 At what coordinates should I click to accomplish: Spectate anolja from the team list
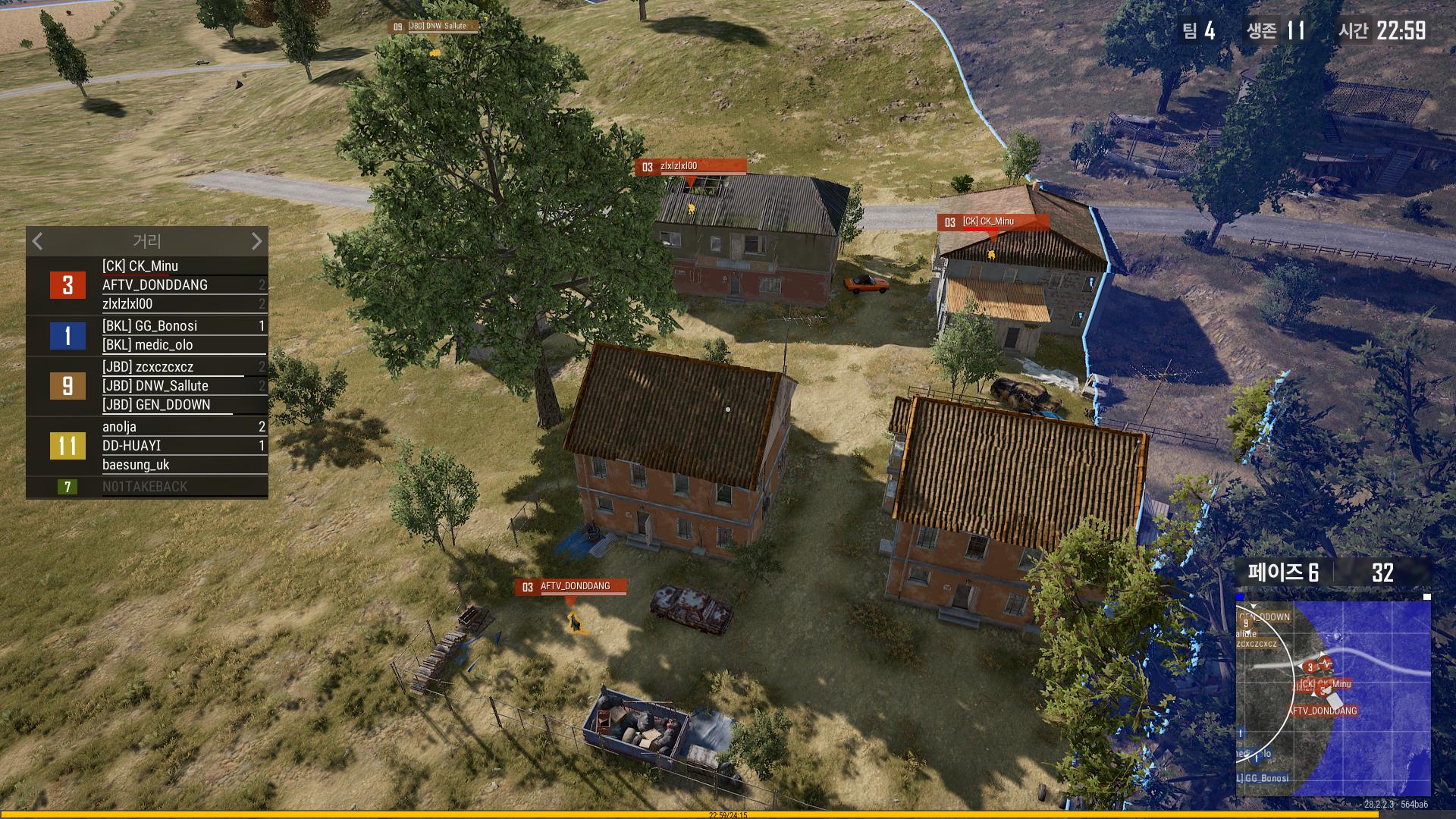[x=182, y=427]
